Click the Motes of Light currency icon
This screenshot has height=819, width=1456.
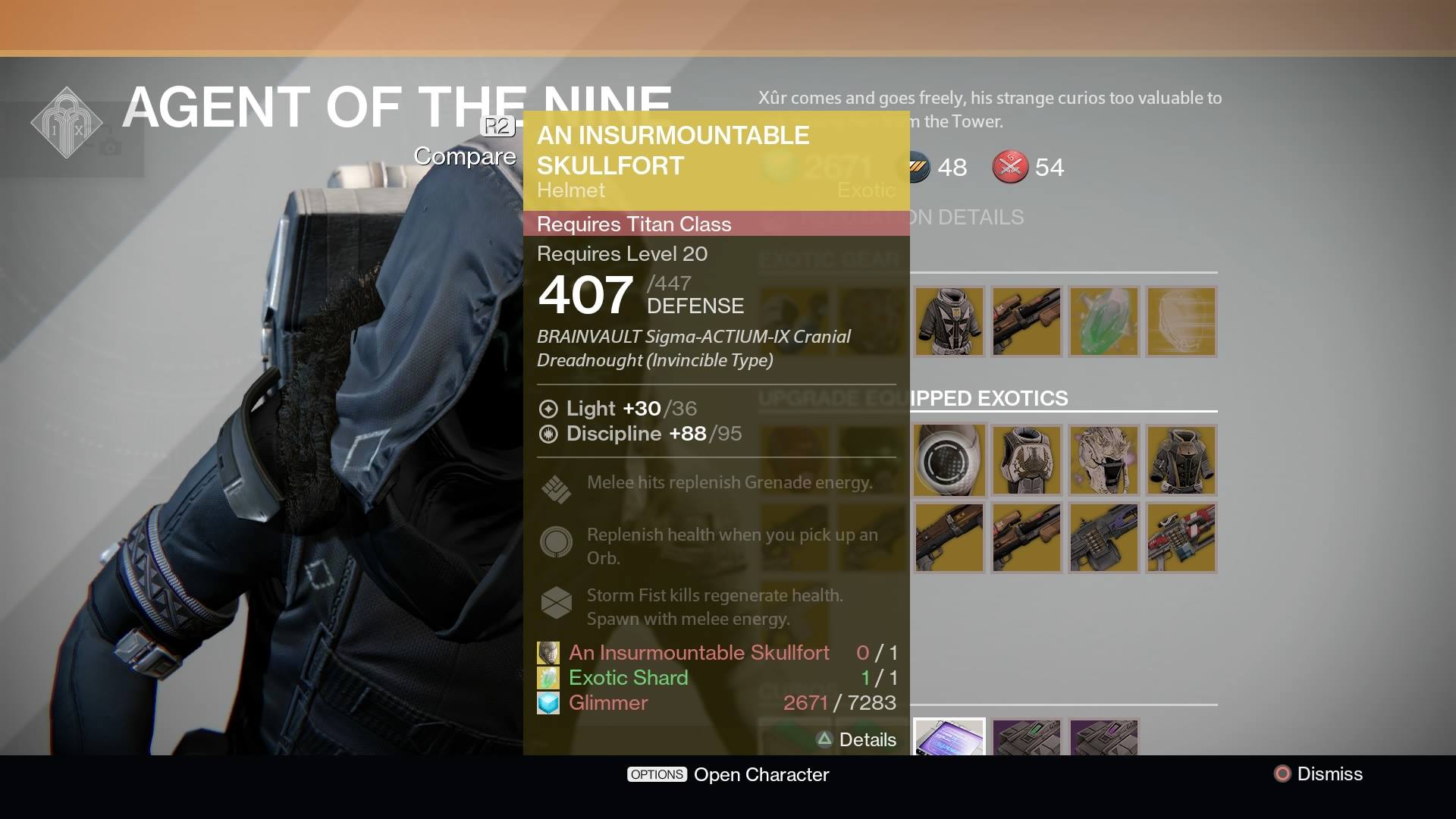click(1011, 168)
